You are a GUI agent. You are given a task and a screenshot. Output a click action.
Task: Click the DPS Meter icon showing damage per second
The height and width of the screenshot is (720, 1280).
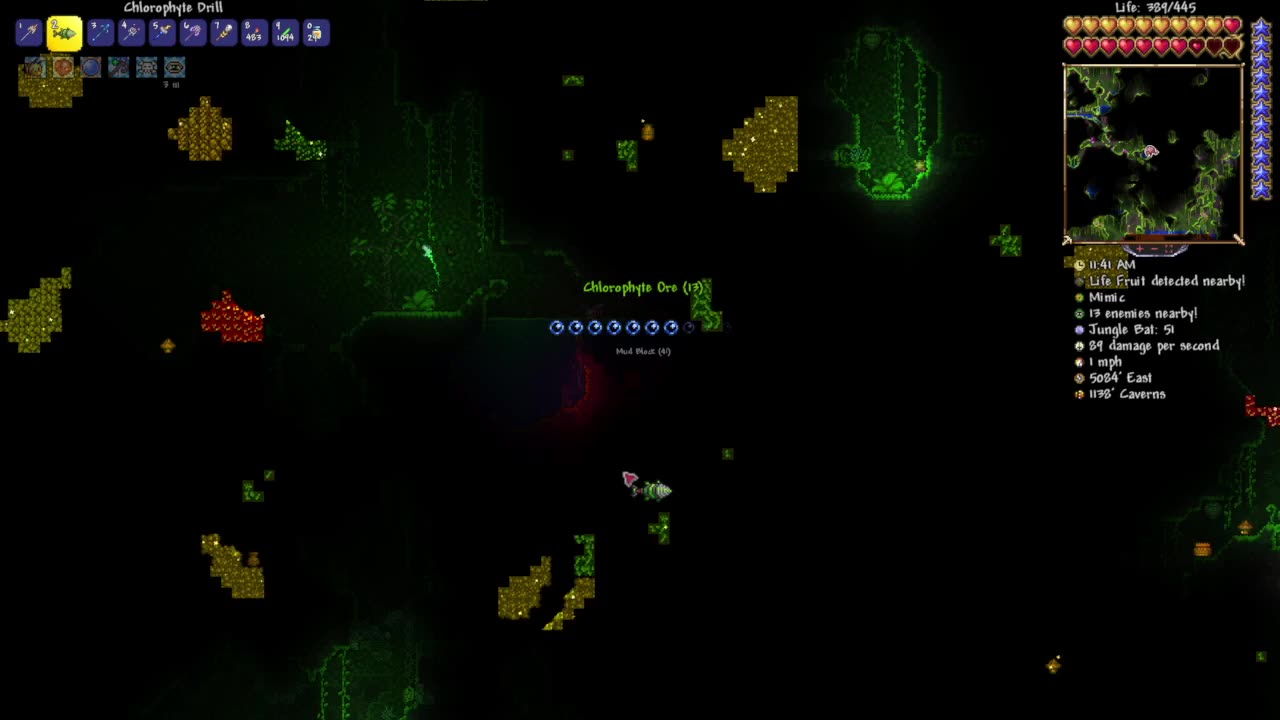1079,345
